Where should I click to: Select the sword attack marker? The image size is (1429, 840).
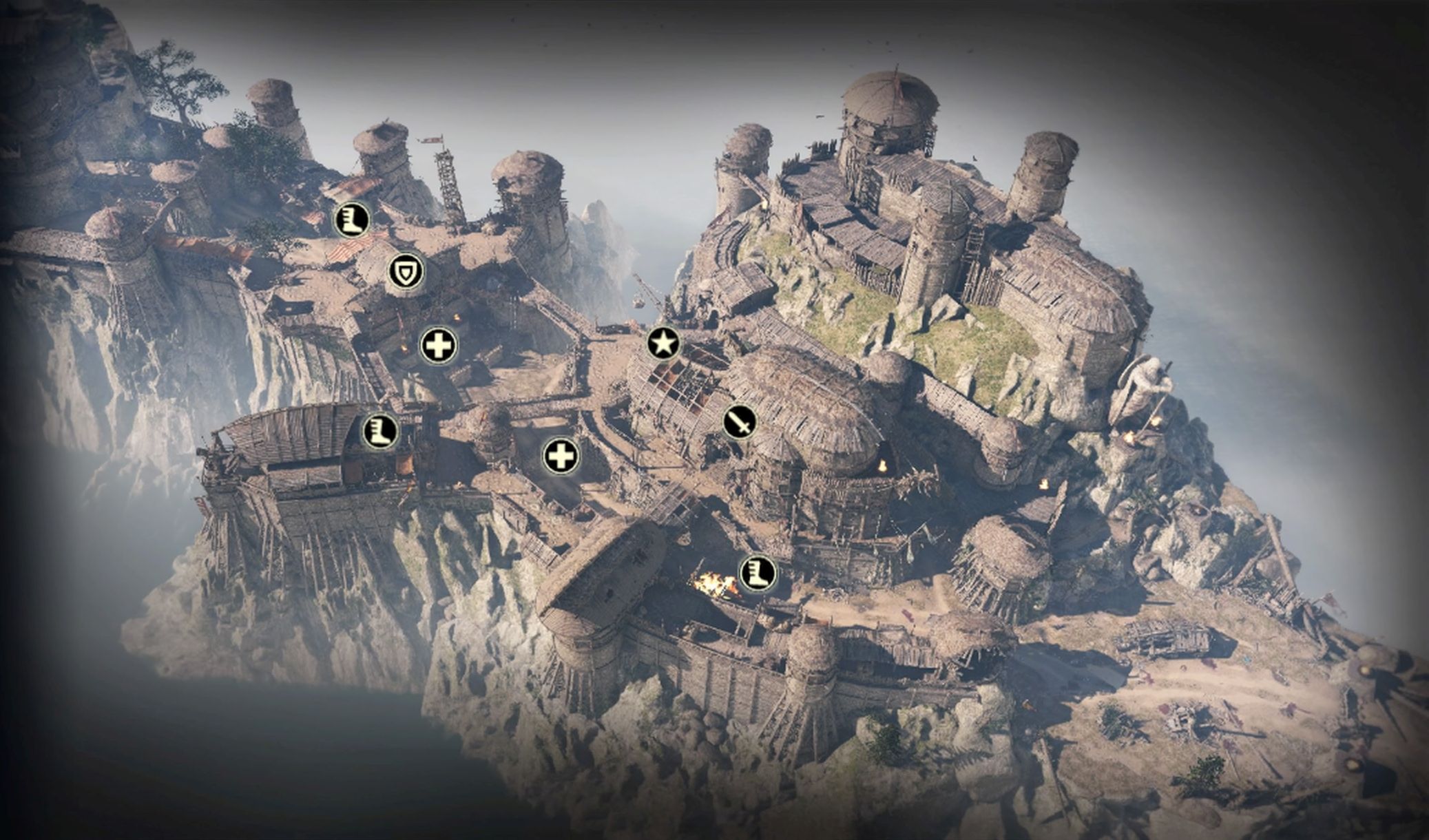click(x=740, y=421)
